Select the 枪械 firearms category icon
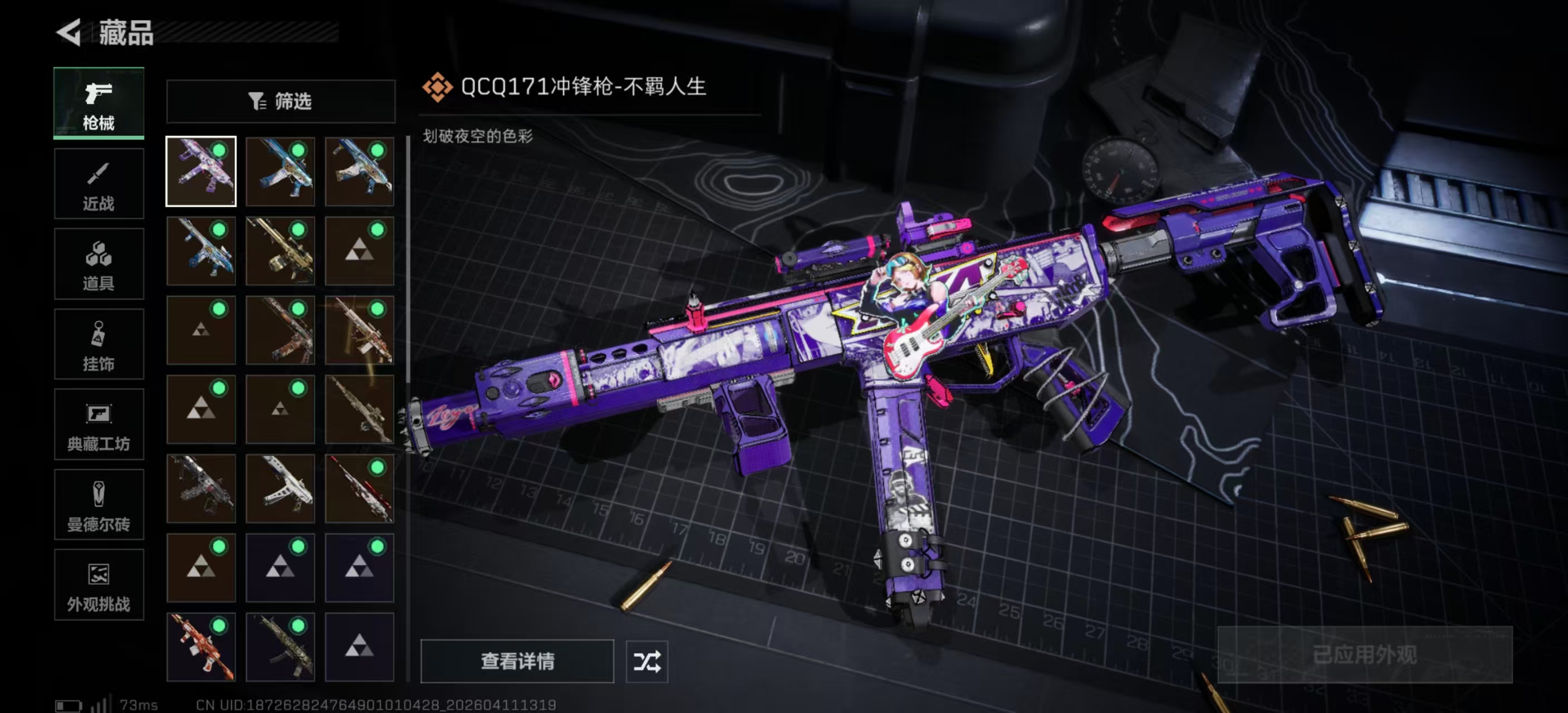The image size is (1568, 713). [99, 104]
